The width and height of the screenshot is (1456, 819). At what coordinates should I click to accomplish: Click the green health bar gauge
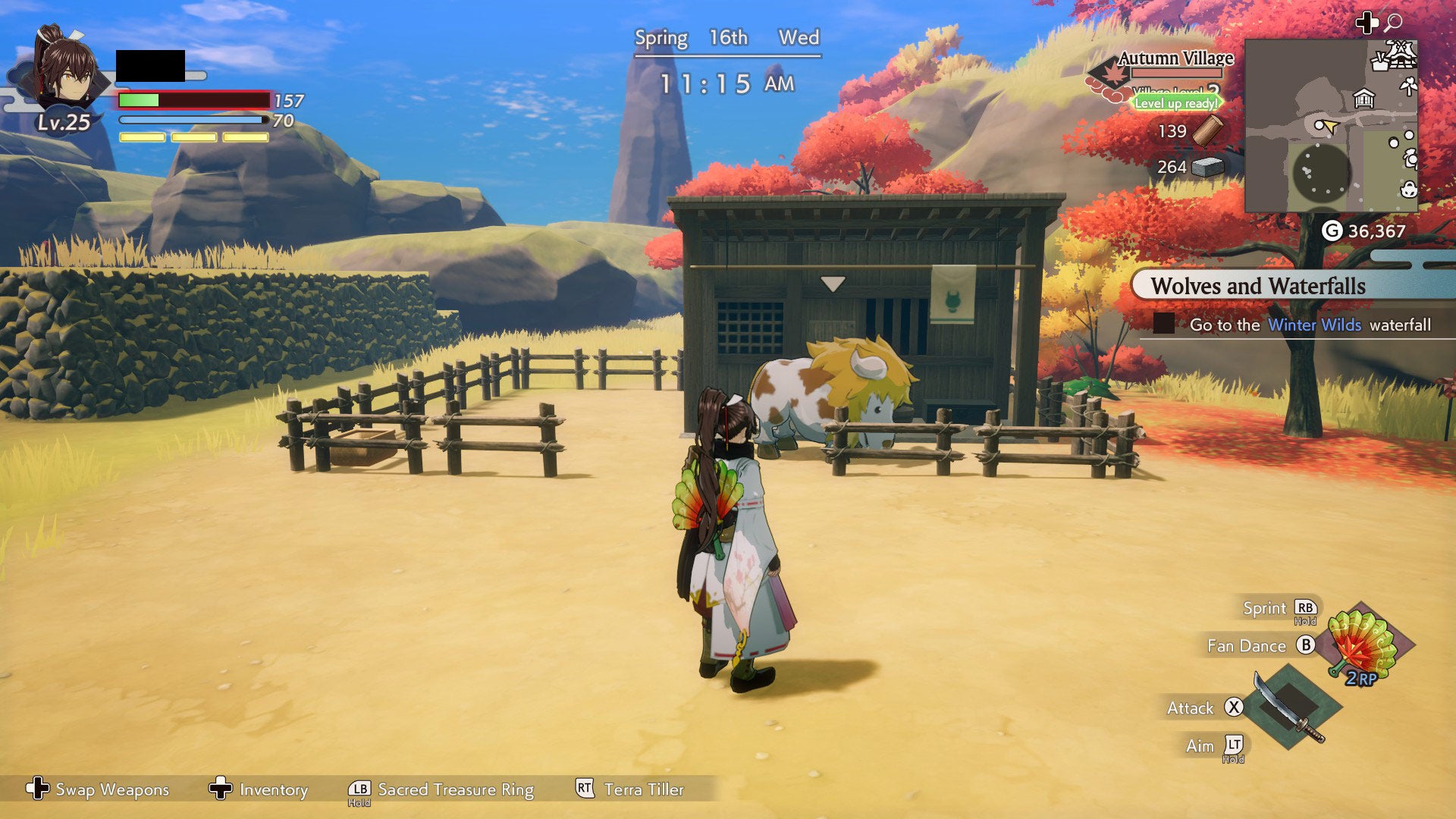click(x=139, y=99)
